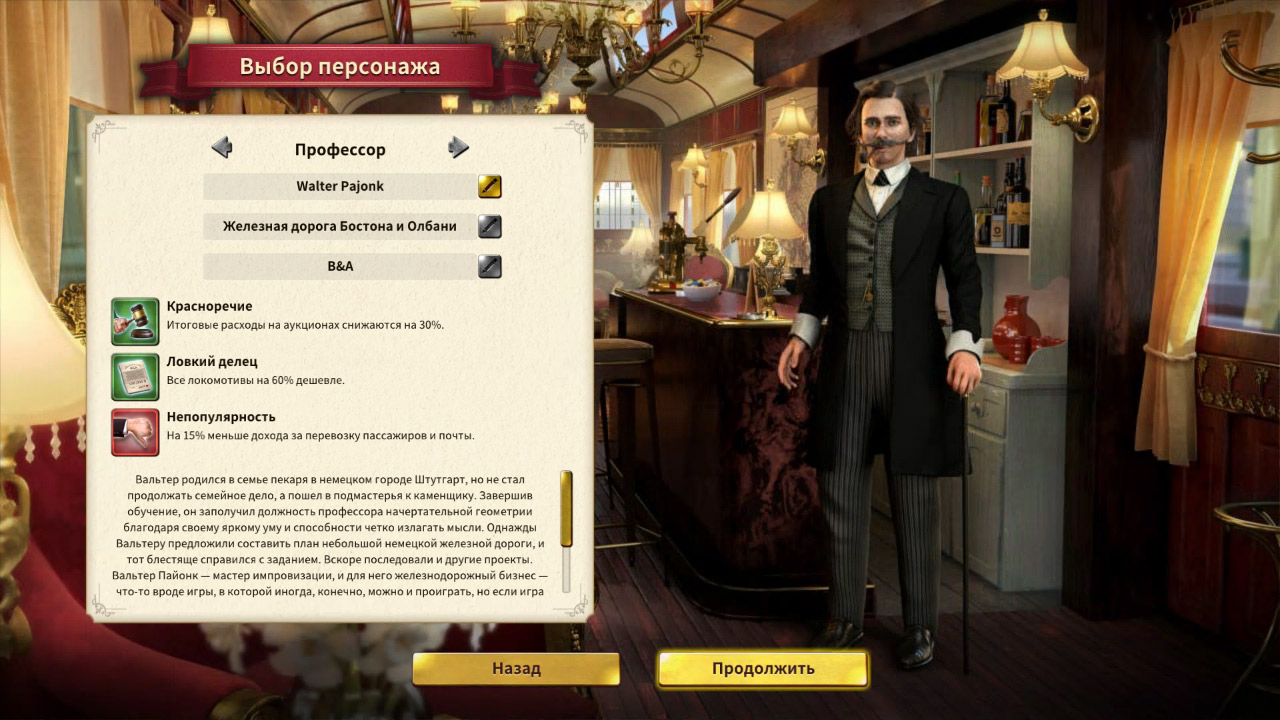1280x720 pixels.
Task: Click the pencil icon next to B&A
Action: pyautogui.click(x=489, y=266)
